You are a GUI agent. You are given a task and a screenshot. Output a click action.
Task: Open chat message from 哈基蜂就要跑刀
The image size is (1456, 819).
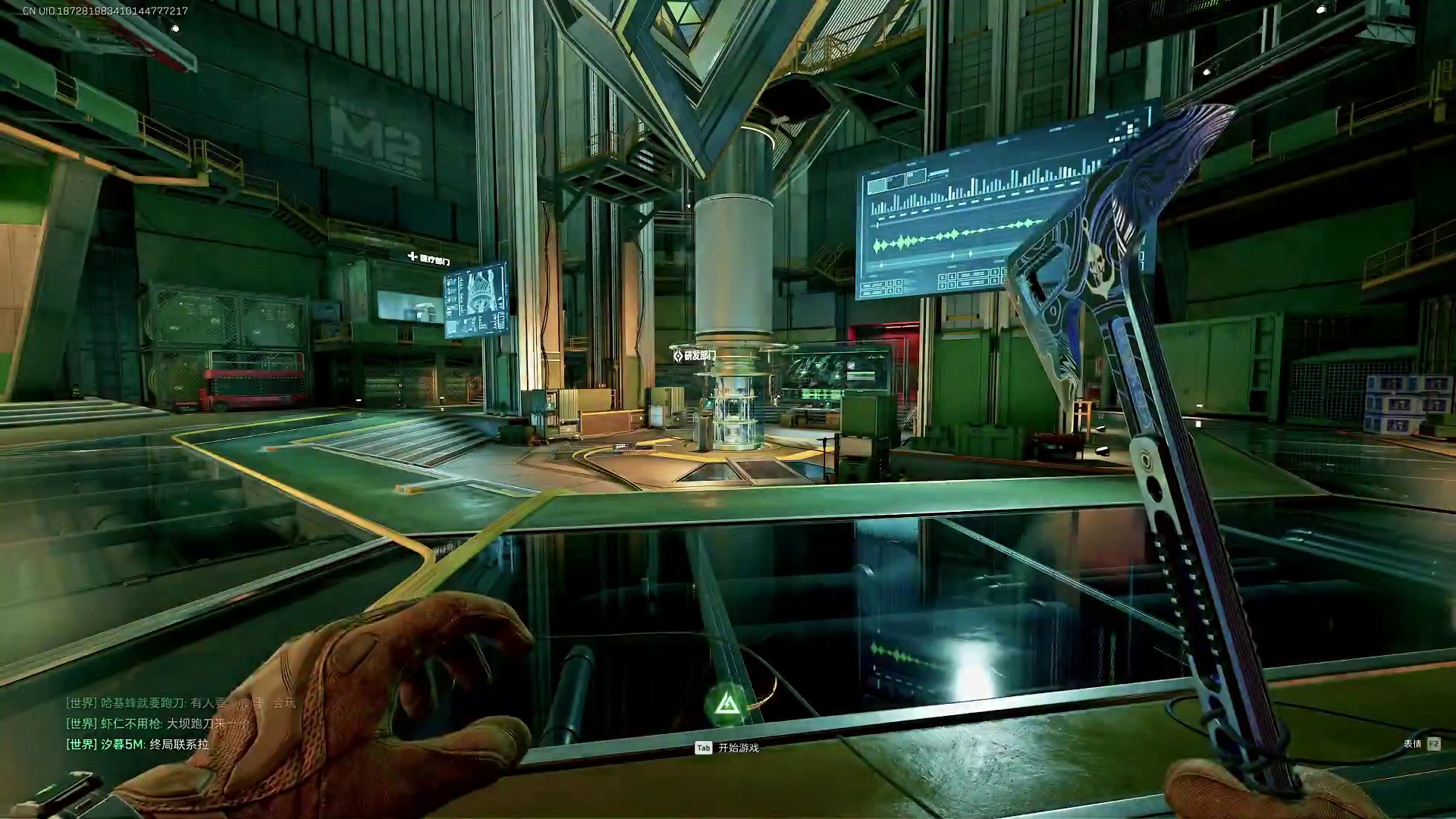coord(180,703)
